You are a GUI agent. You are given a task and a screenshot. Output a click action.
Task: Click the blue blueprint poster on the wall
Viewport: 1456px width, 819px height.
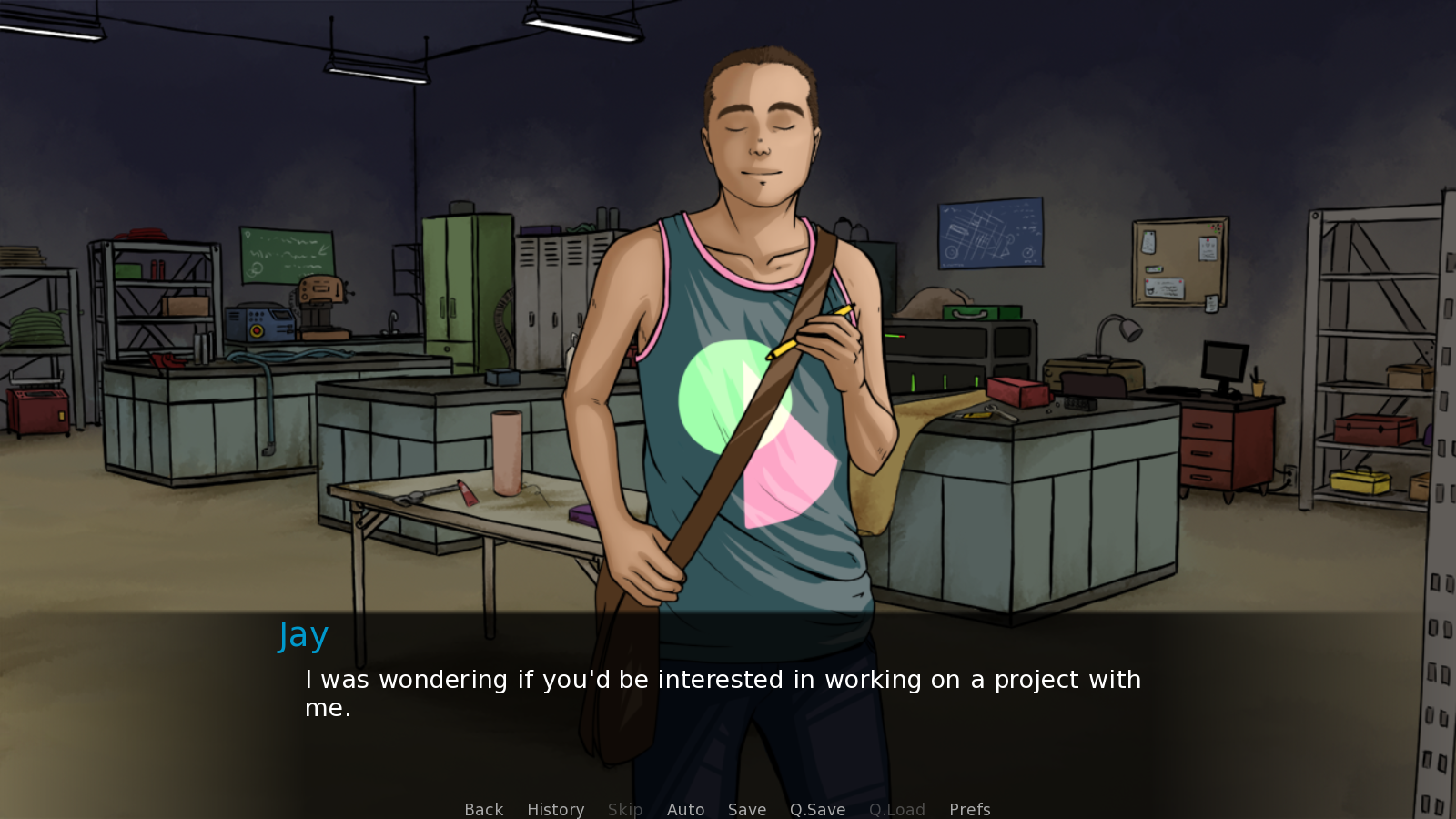point(990,235)
